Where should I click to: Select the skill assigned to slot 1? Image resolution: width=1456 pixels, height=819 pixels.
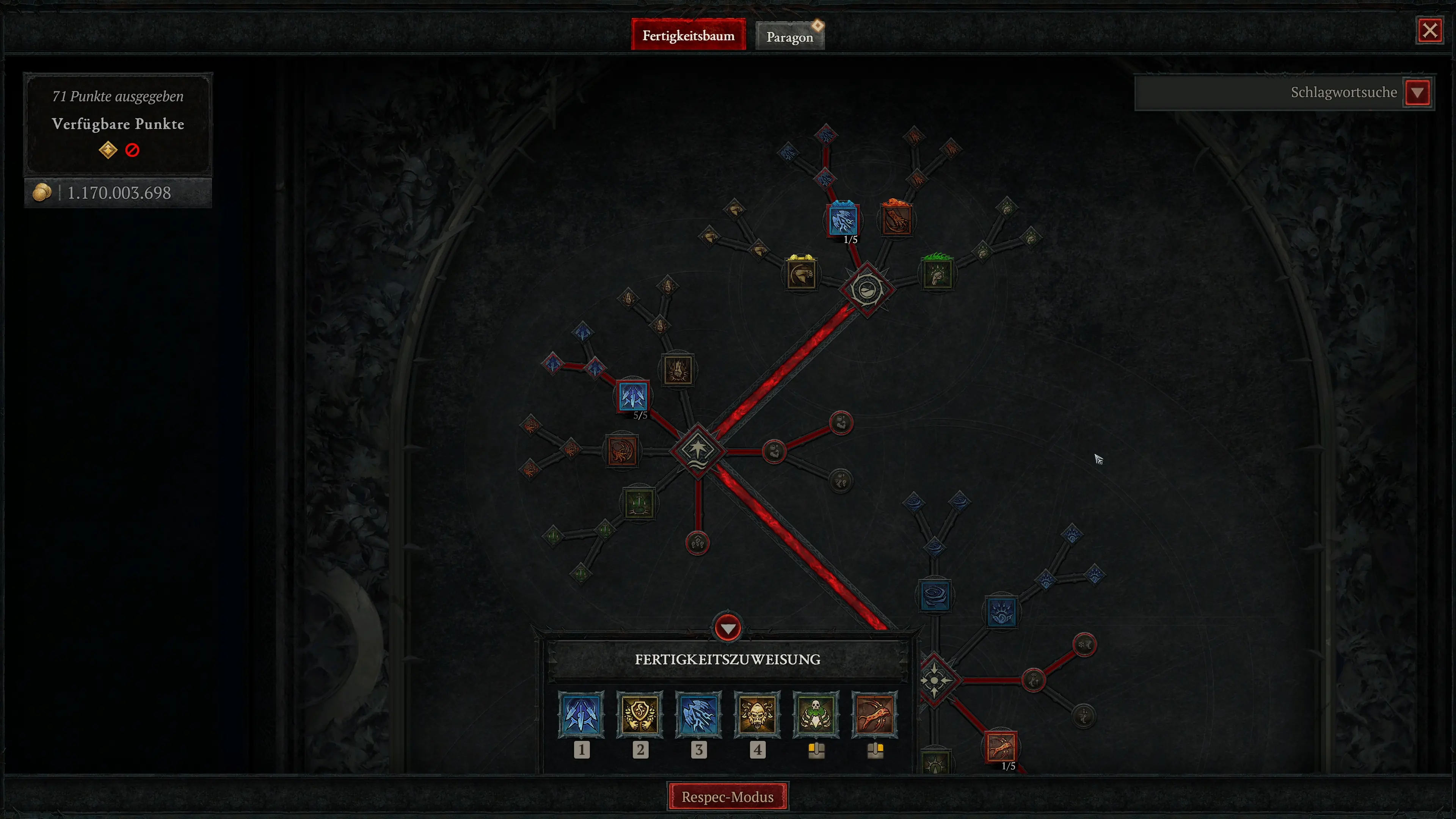click(582, 715)
